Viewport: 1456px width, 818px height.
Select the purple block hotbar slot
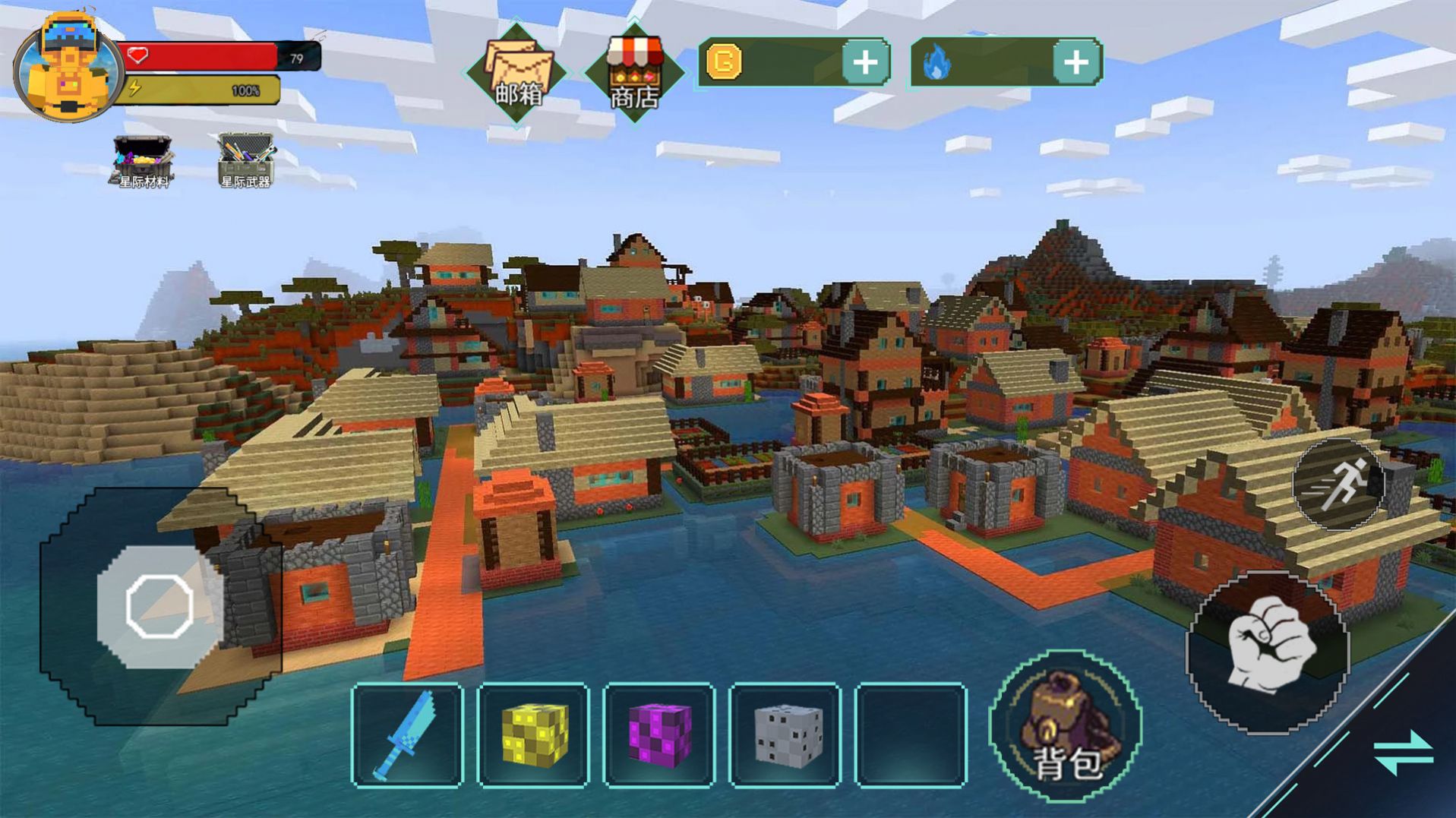point(659,734)
